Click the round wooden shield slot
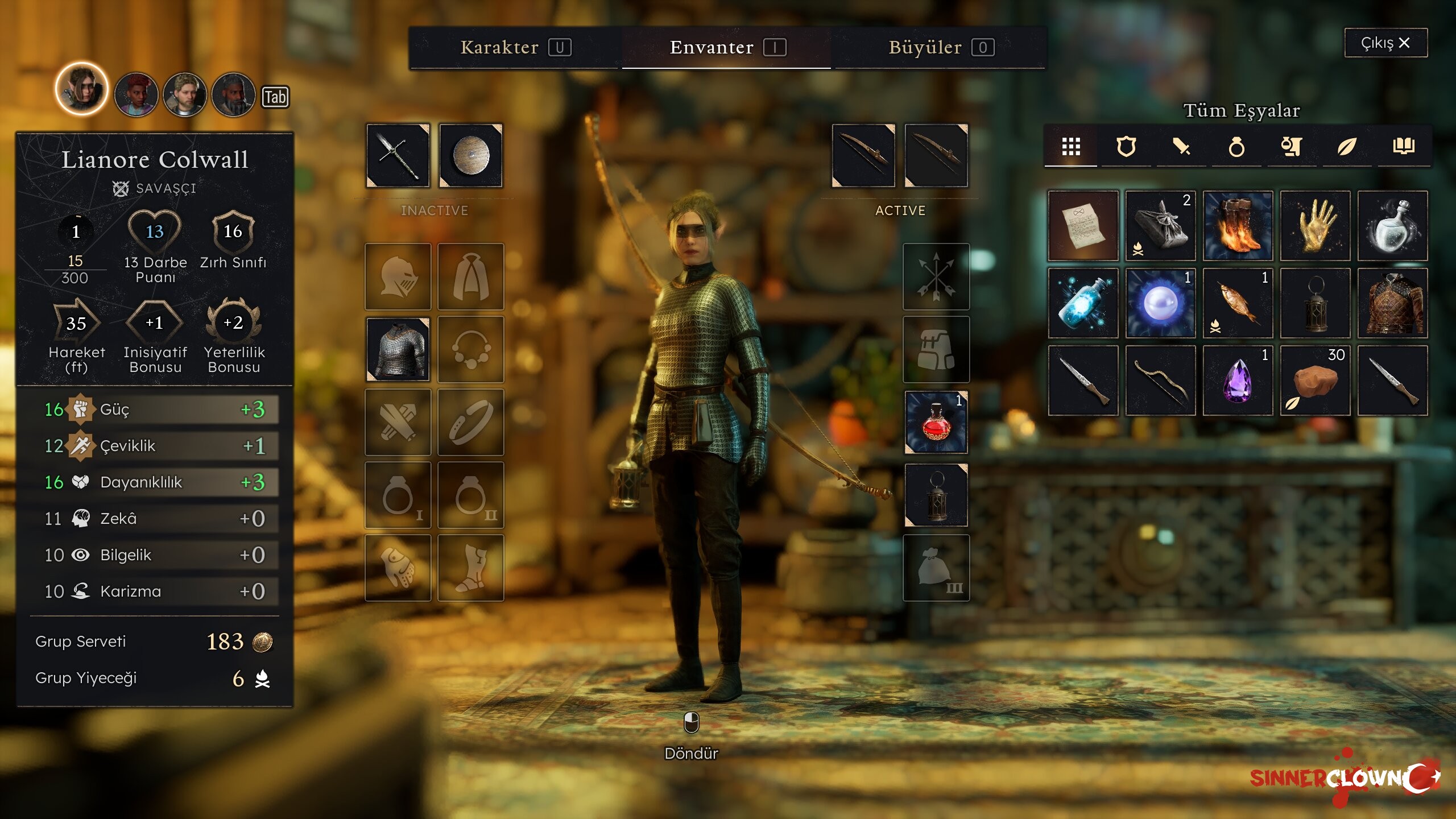This screenshot has height=819, width=1456. tap(470, 155)
